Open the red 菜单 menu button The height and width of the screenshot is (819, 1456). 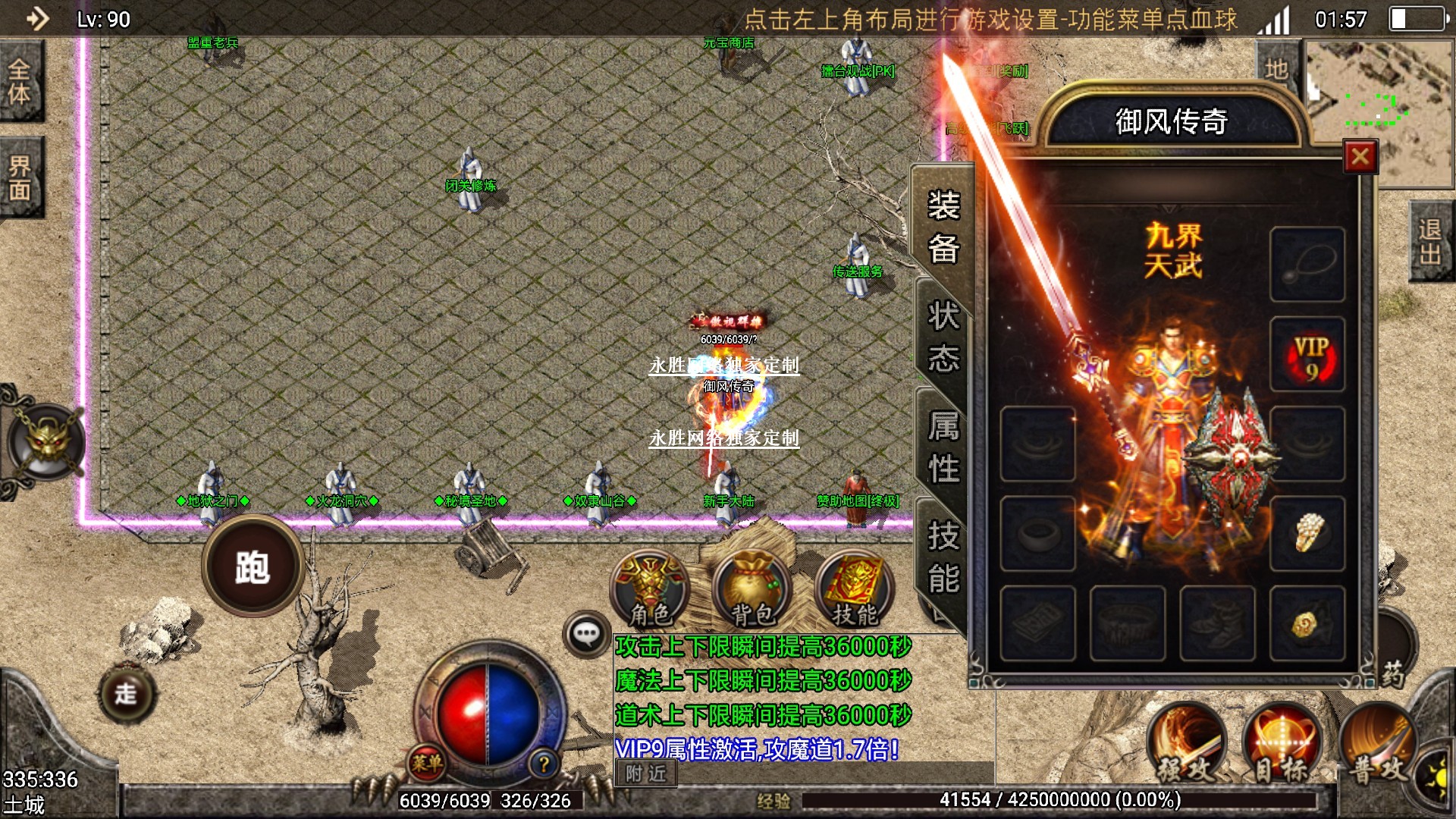[x=427, y=762]
